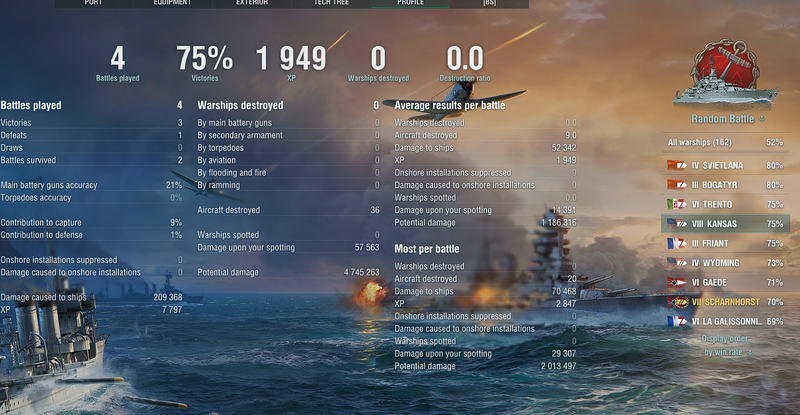Select the IV Svietlana ship row
This screenshot has height=415, width=800.
725,165
